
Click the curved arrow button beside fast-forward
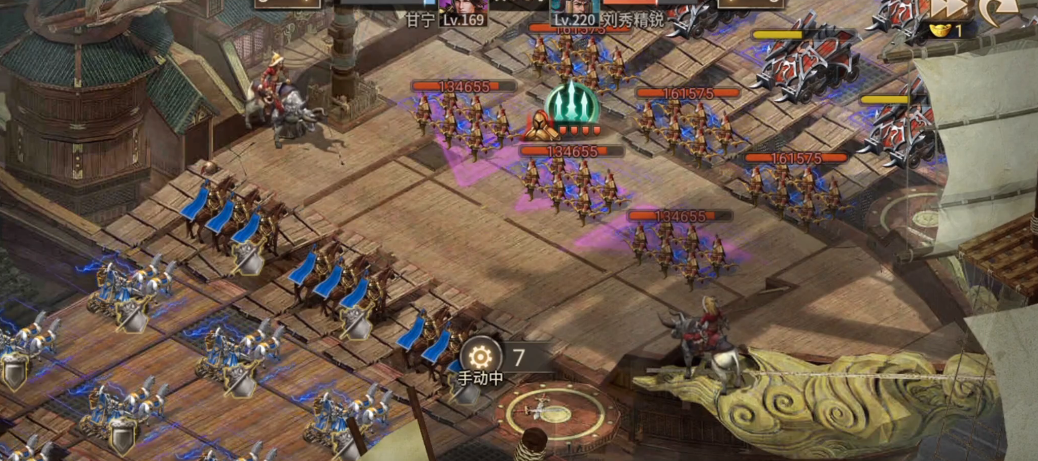996,9
